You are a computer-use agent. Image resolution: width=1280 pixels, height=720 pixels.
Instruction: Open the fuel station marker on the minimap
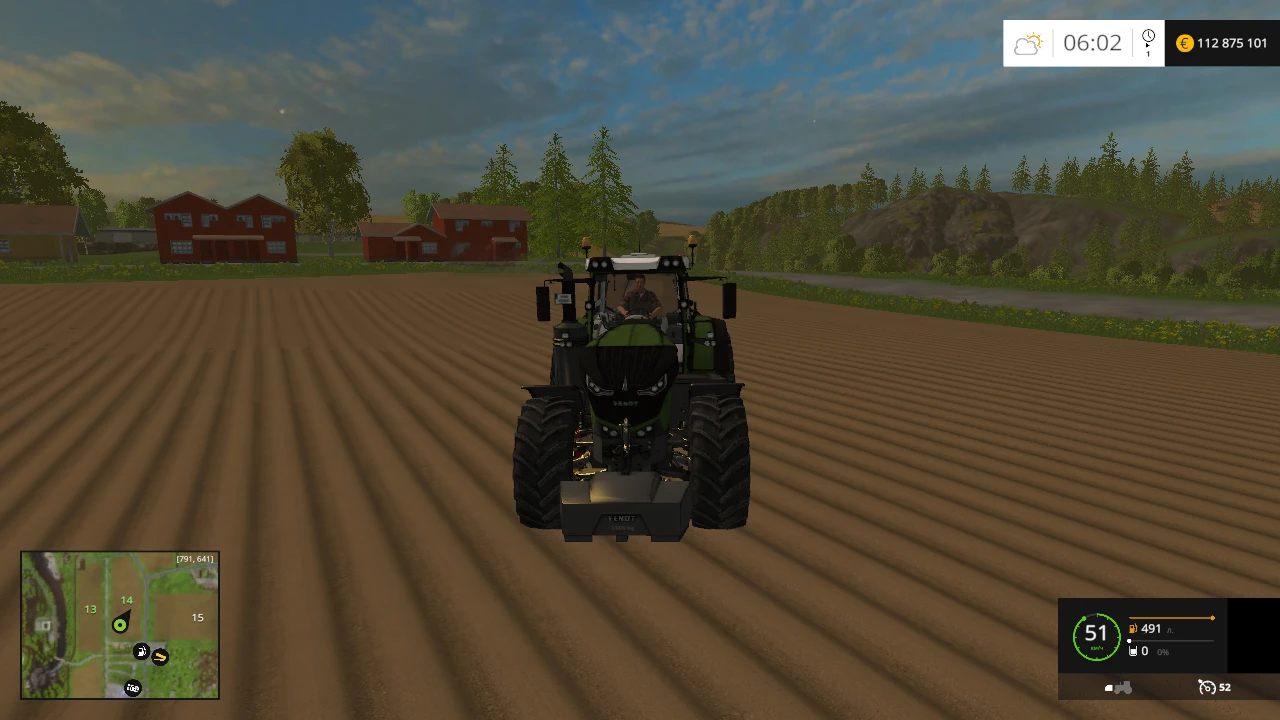142,651
